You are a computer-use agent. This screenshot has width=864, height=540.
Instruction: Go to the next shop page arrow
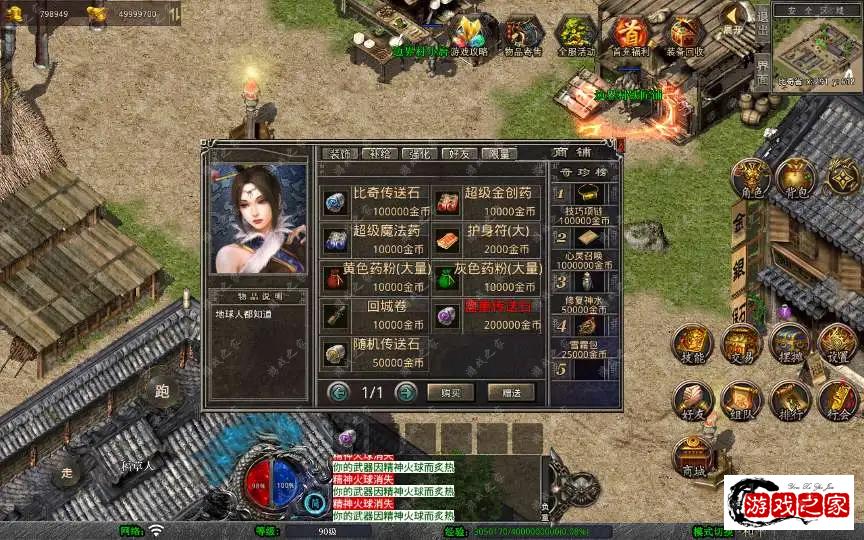tap(405, 392)
